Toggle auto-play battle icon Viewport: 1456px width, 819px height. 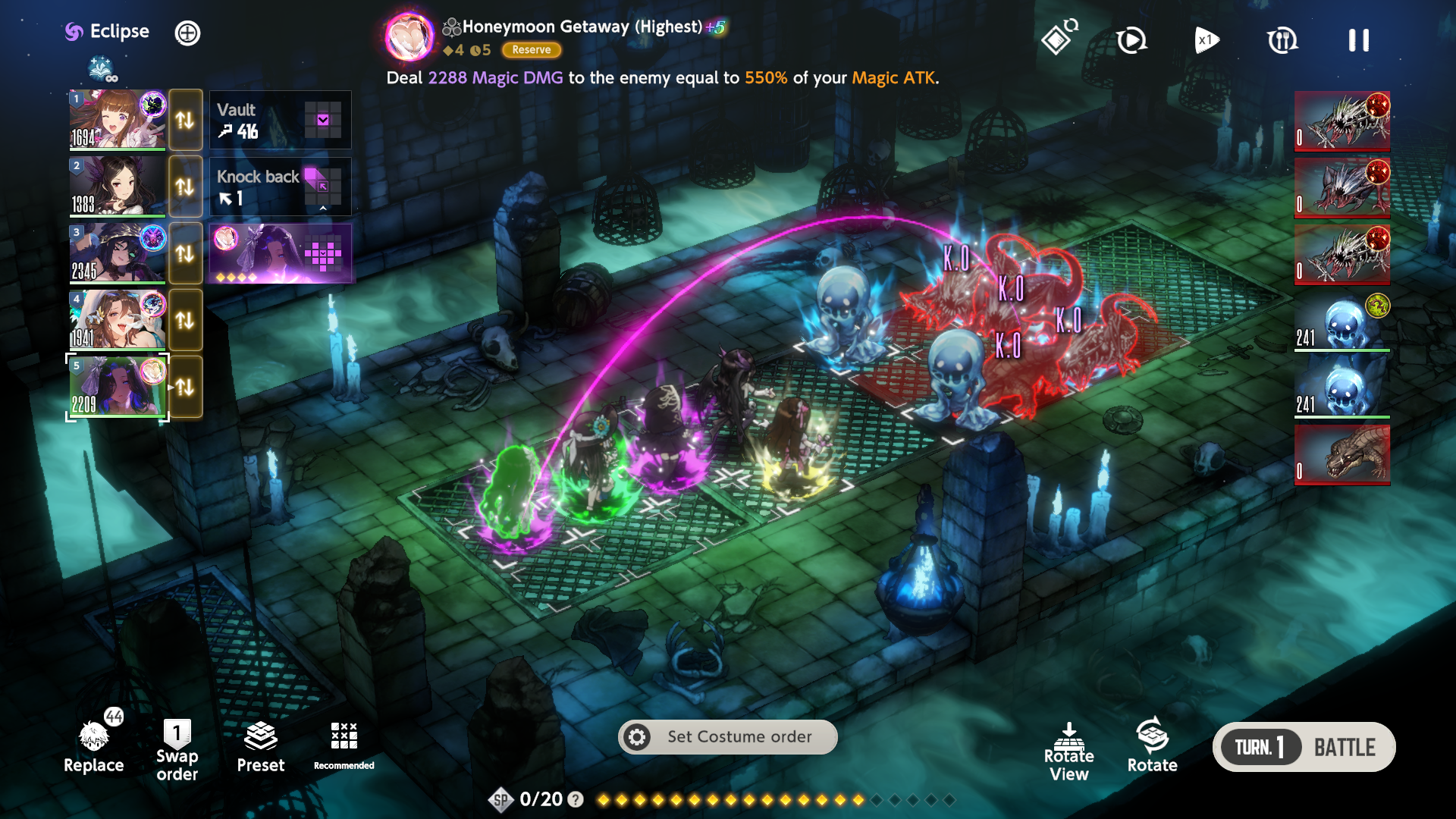pos(1131,40)
